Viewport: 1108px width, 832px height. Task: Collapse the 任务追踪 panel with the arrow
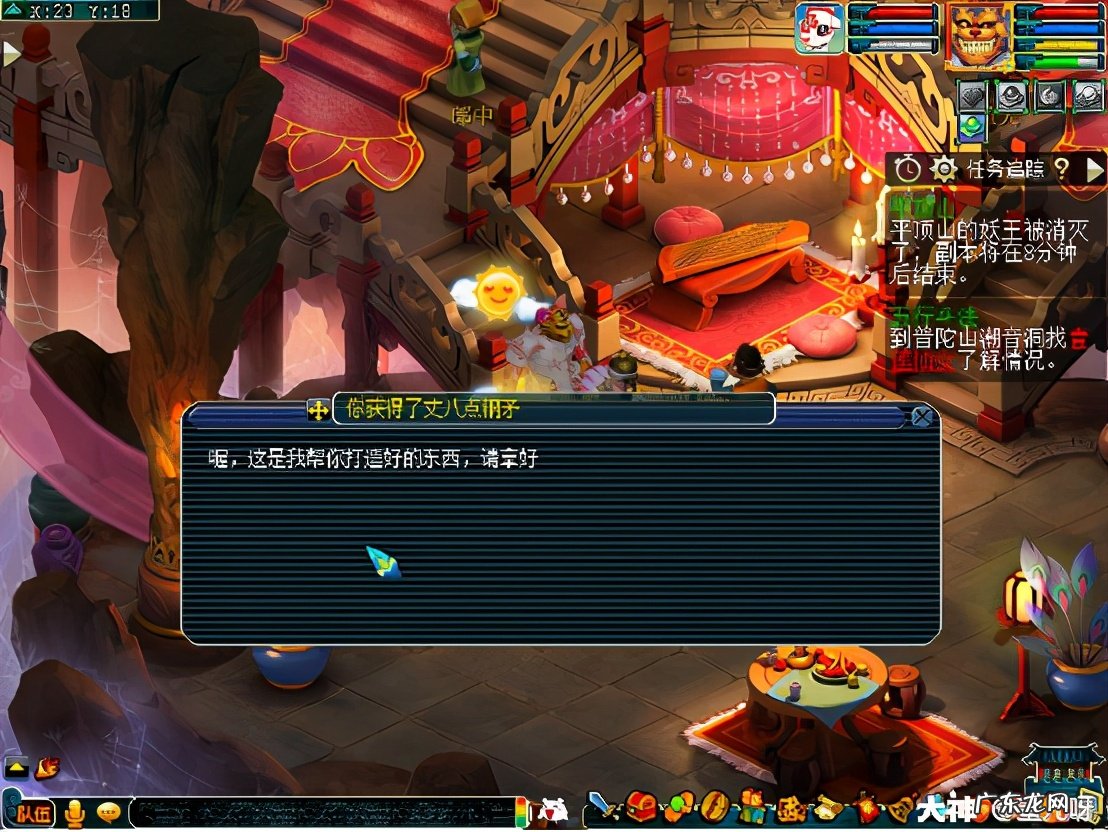click(1094, 169)
